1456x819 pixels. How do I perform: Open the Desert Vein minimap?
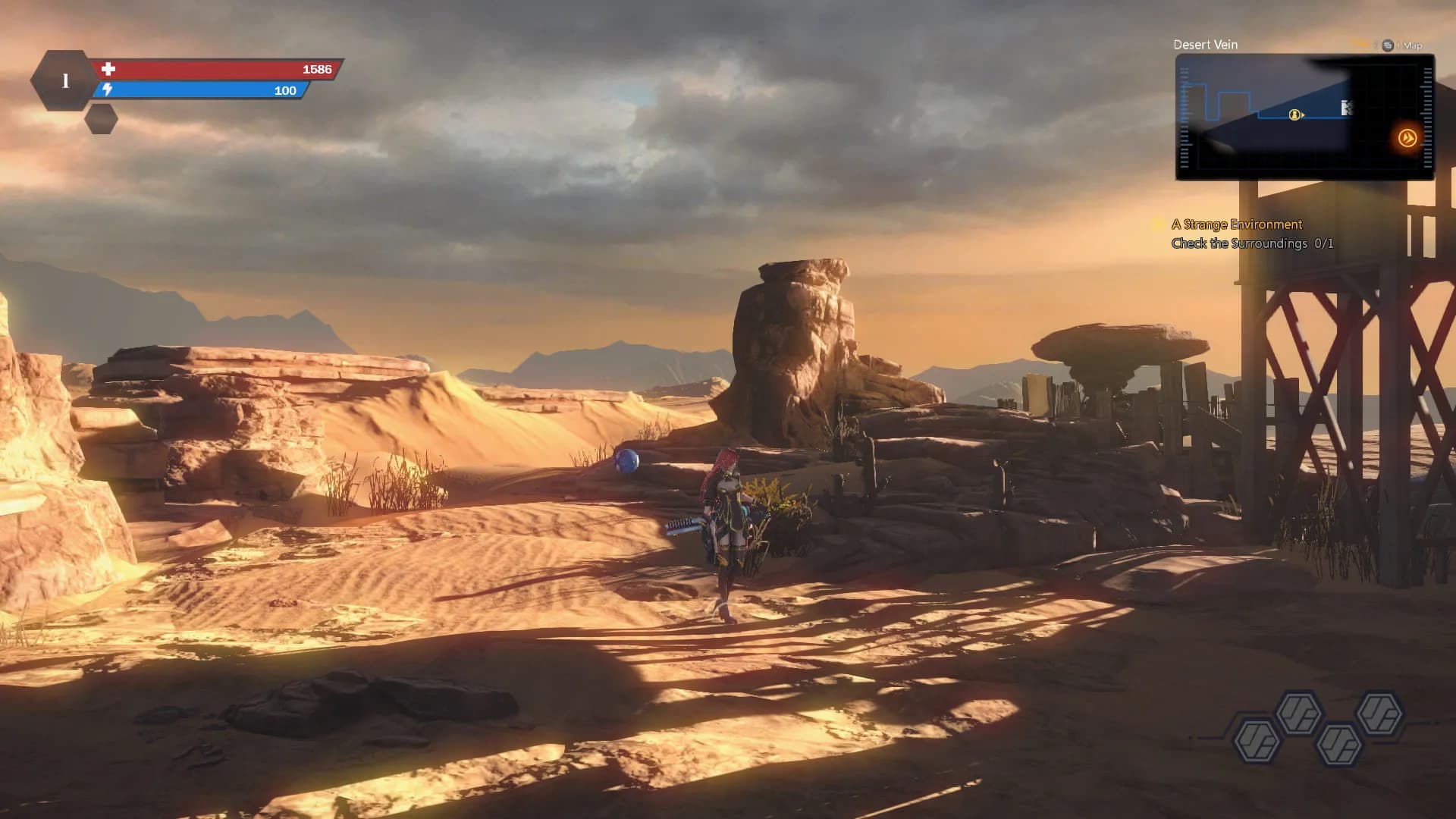click(1304, 117)
